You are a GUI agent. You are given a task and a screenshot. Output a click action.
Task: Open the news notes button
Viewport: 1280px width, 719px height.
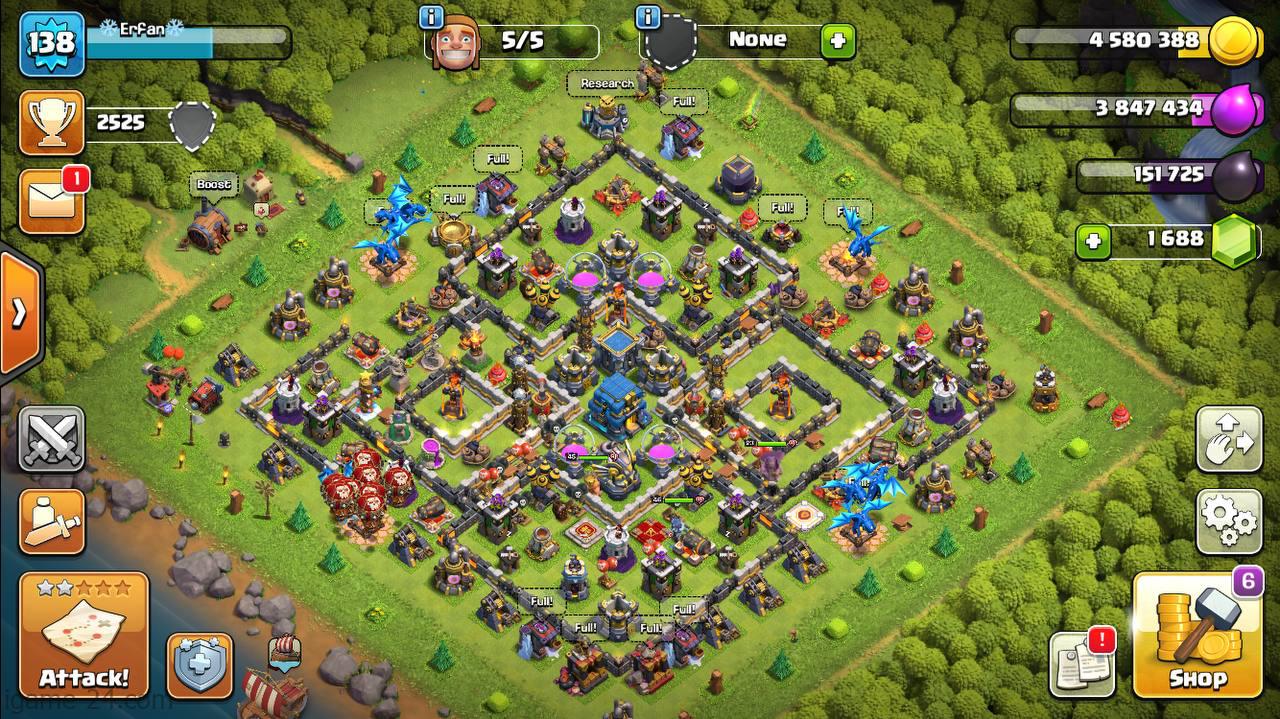tap(1082, 664)
